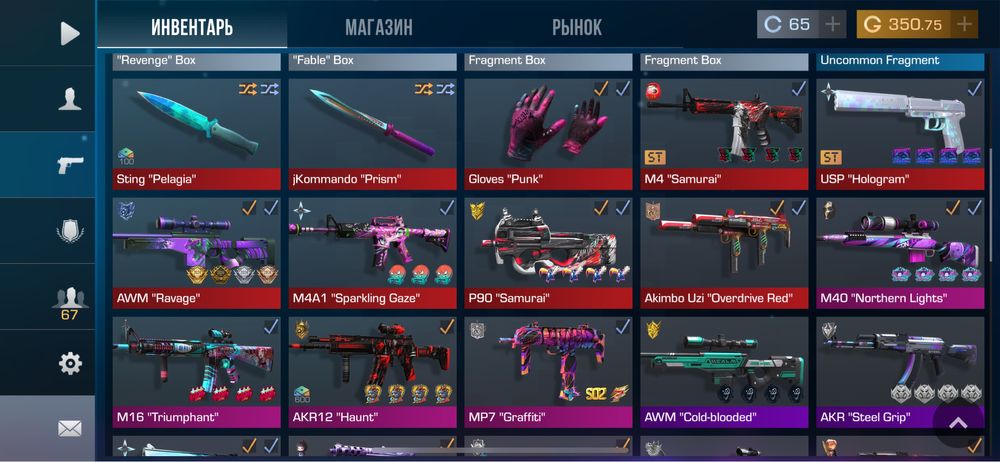Choose the MP7 "Graffiti" skin
This screenshot has width=1000, height=462.
548,368
